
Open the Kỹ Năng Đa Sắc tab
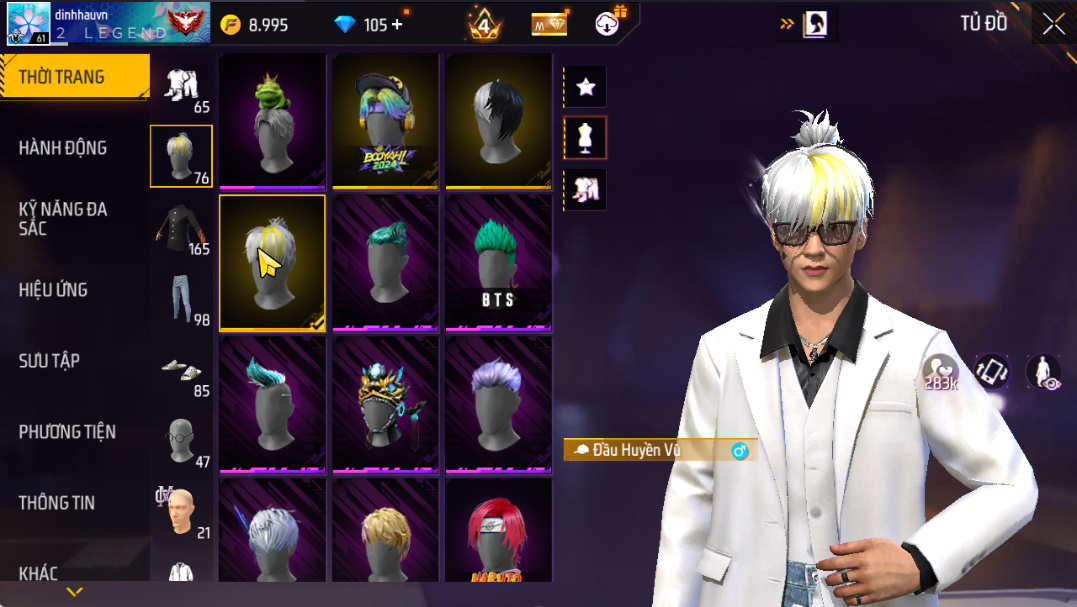click(x=63, y=218)
